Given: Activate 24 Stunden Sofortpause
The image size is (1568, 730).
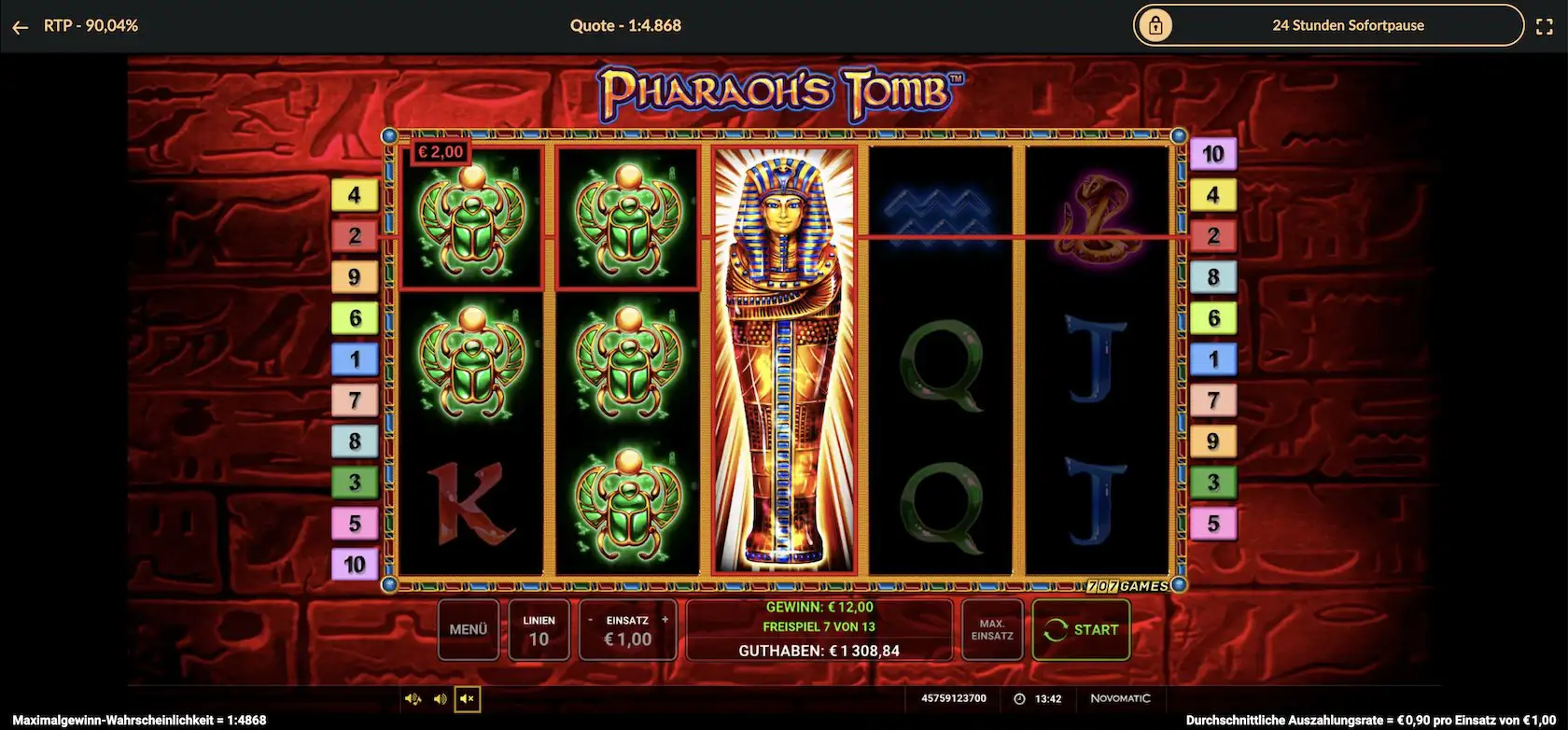Looking at the screenshot, I should pos(1348,25).
